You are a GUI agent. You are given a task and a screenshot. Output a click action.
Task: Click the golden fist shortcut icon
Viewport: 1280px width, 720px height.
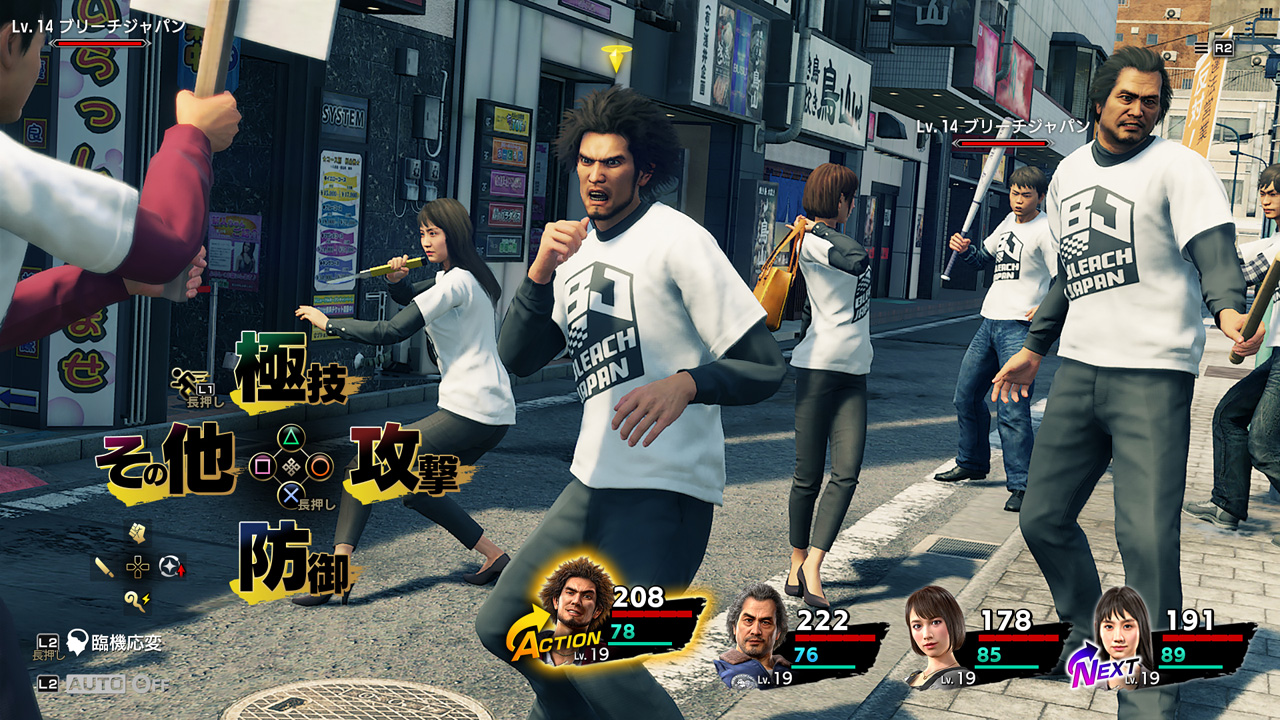(137, 535)
